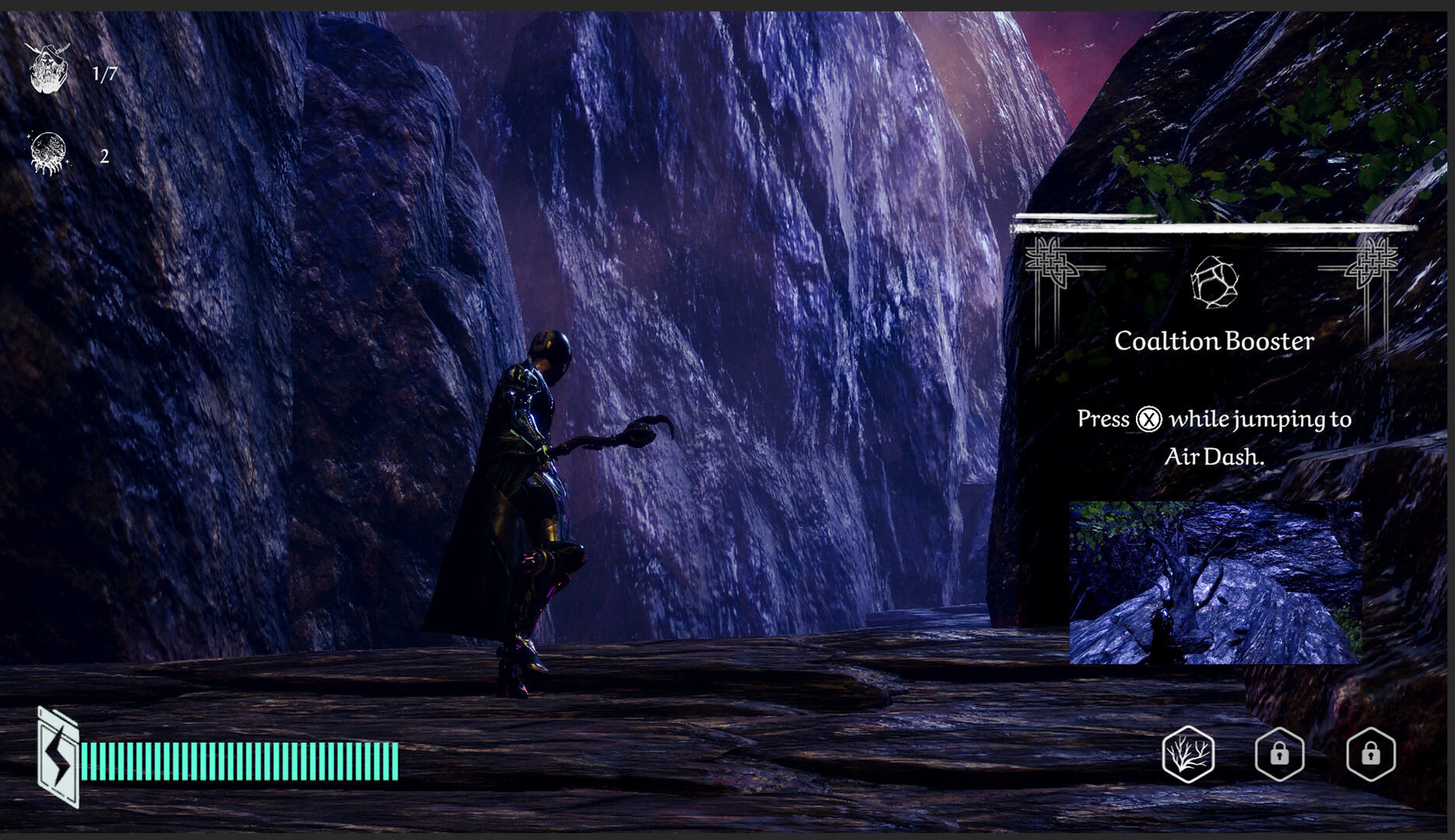Toggle the branch skill in the hexagon slot
The image size is (1455, 840).
(1189, 755)
